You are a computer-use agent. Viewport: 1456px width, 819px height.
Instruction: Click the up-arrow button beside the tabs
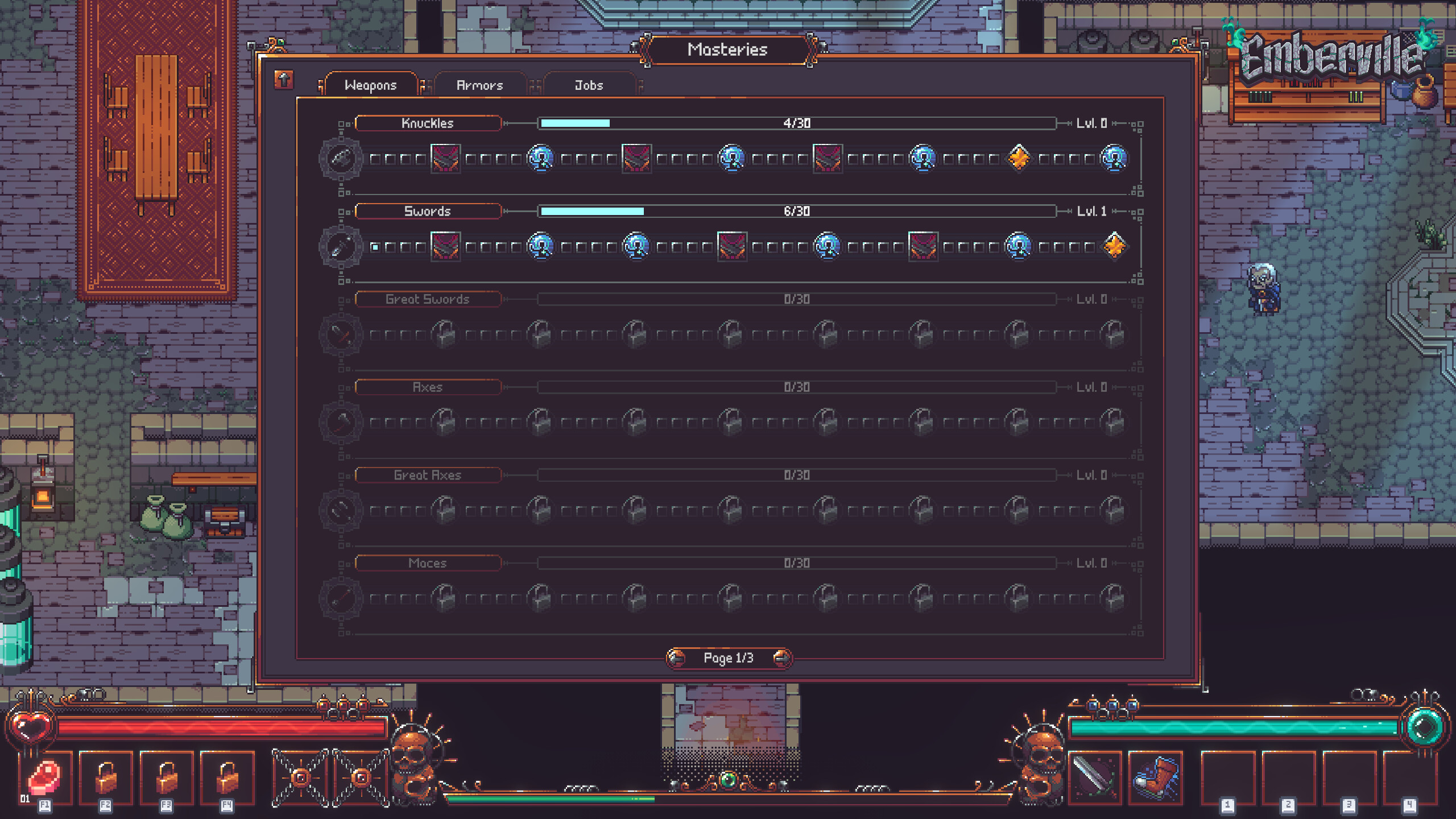[283, 81]
